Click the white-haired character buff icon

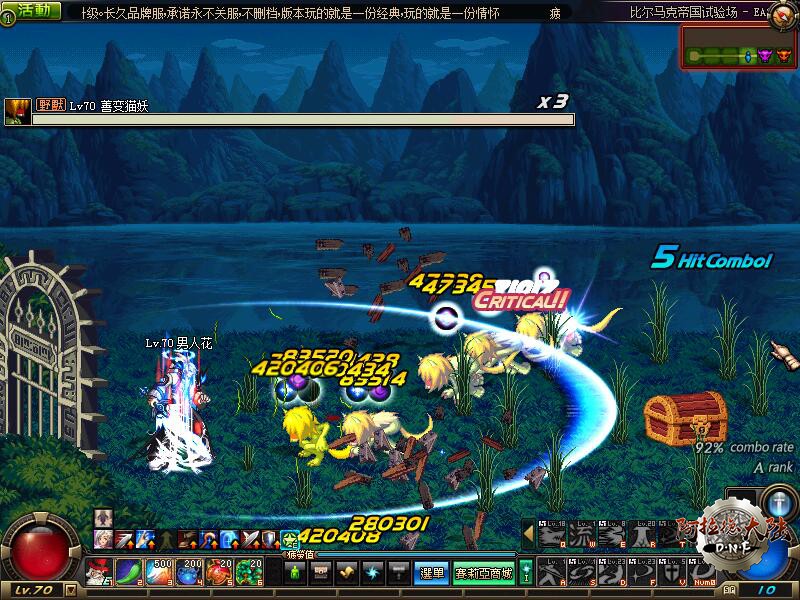click(102, 540)
